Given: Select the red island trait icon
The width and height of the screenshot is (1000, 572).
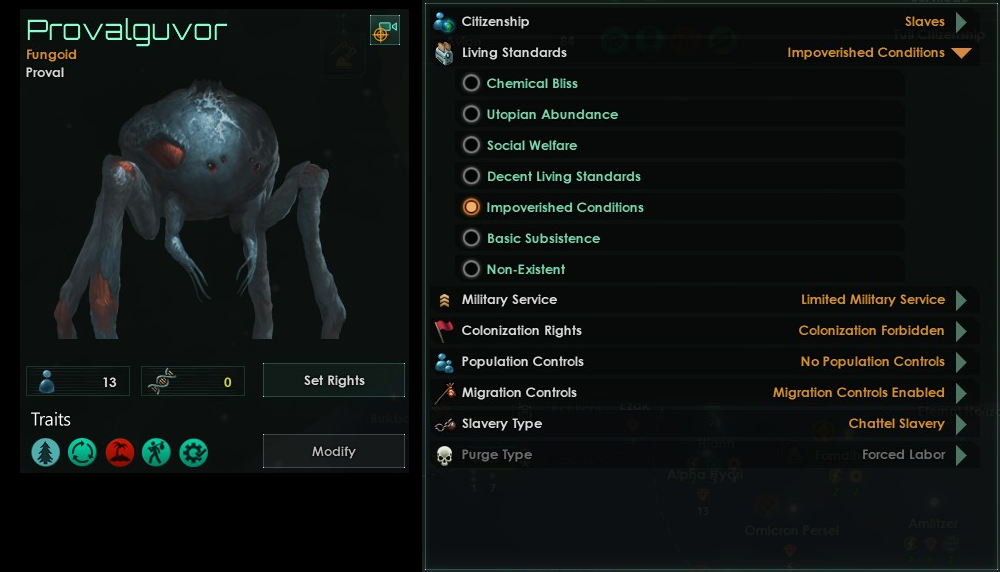Looking at the screenshot, I should [x=120, y=453].
